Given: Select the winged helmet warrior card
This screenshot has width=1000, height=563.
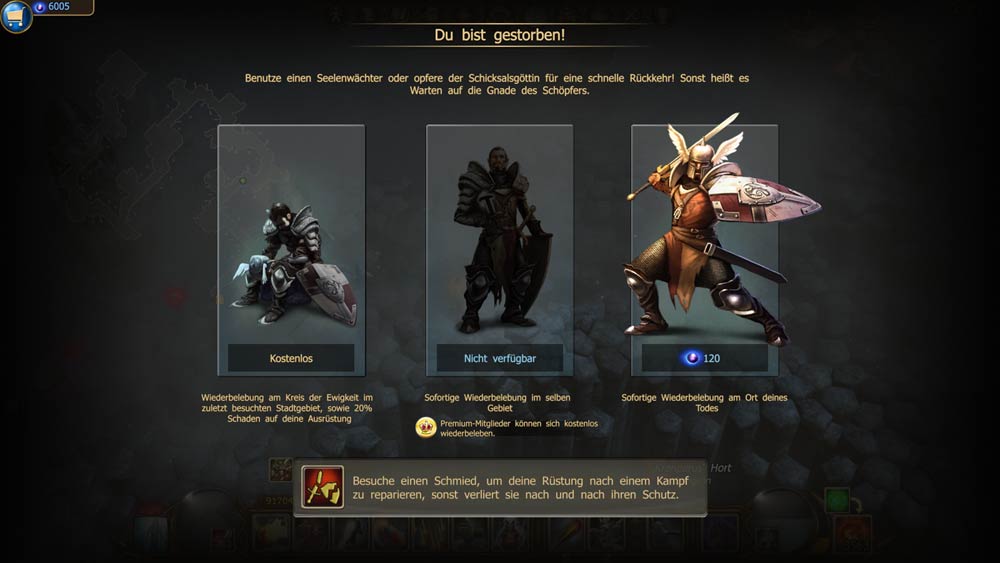Looking at the screenshot, I should click(704, 235).
